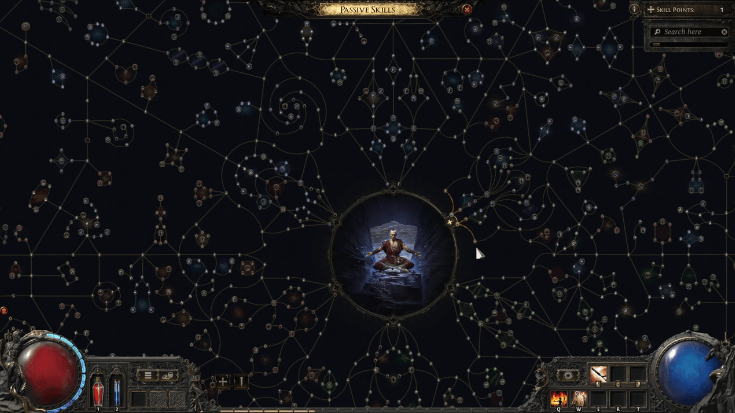Viewport: 735px width, 413px height.
Task: Open the three-line menu button
Action: point(146,376)
